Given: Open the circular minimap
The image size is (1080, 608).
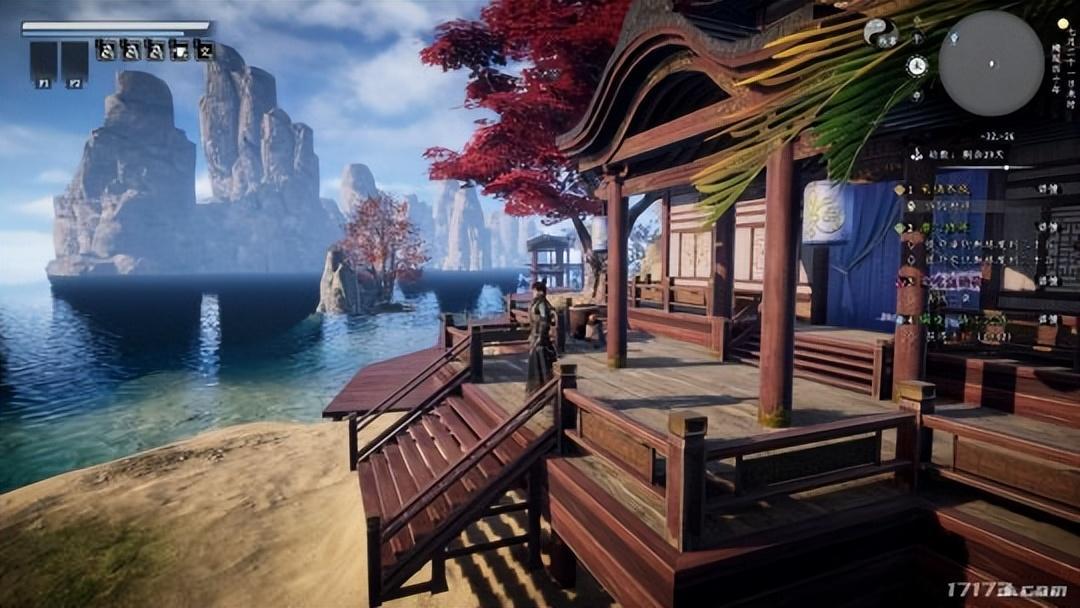Looking at the screenshot, I should coord(990,63).
